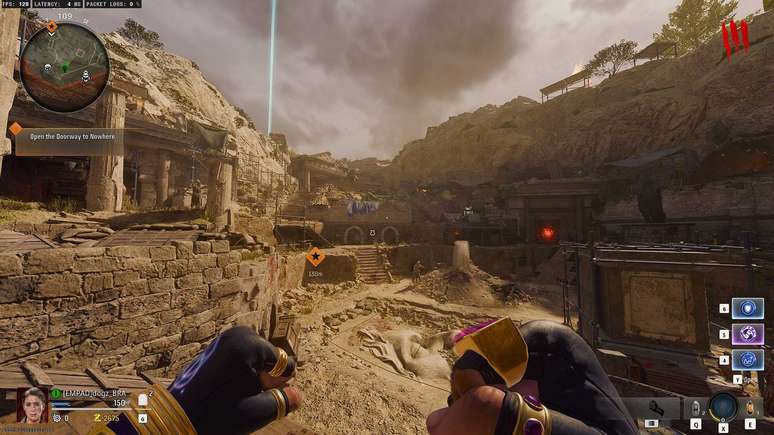The width and height of the screenshot is (774, 435).
Task: Activate the shield augment ability icon
Action: click(748, 308)
